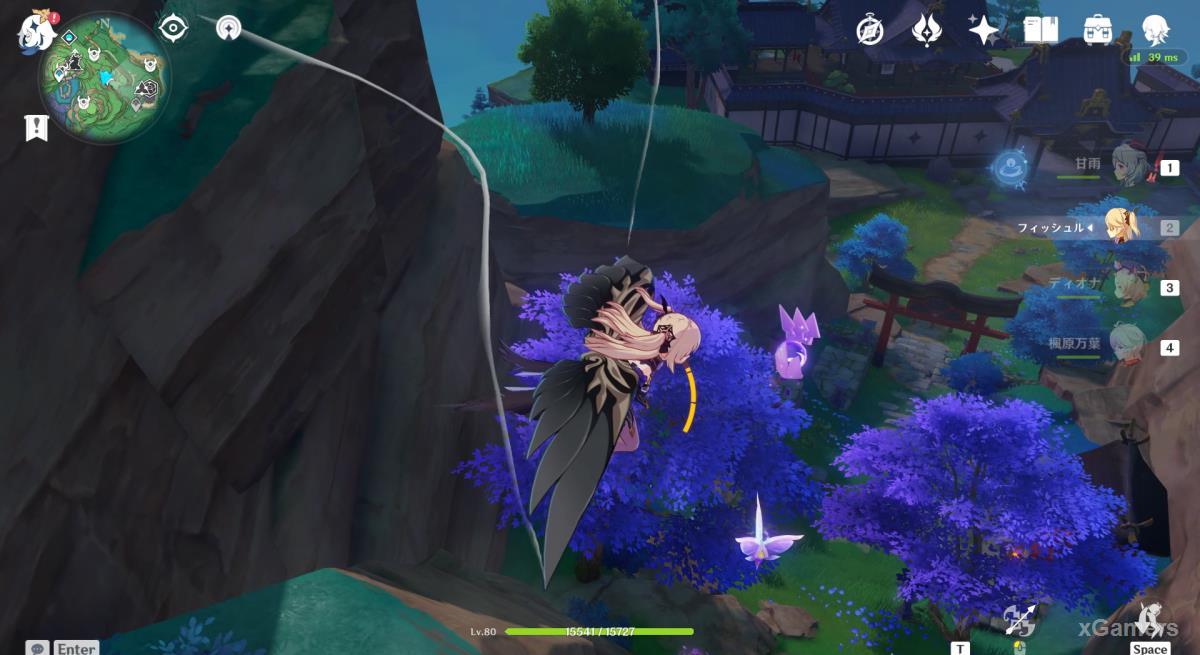Select party member フィッシュル
The image size is (1200, 655).
tap(1122, 227)
